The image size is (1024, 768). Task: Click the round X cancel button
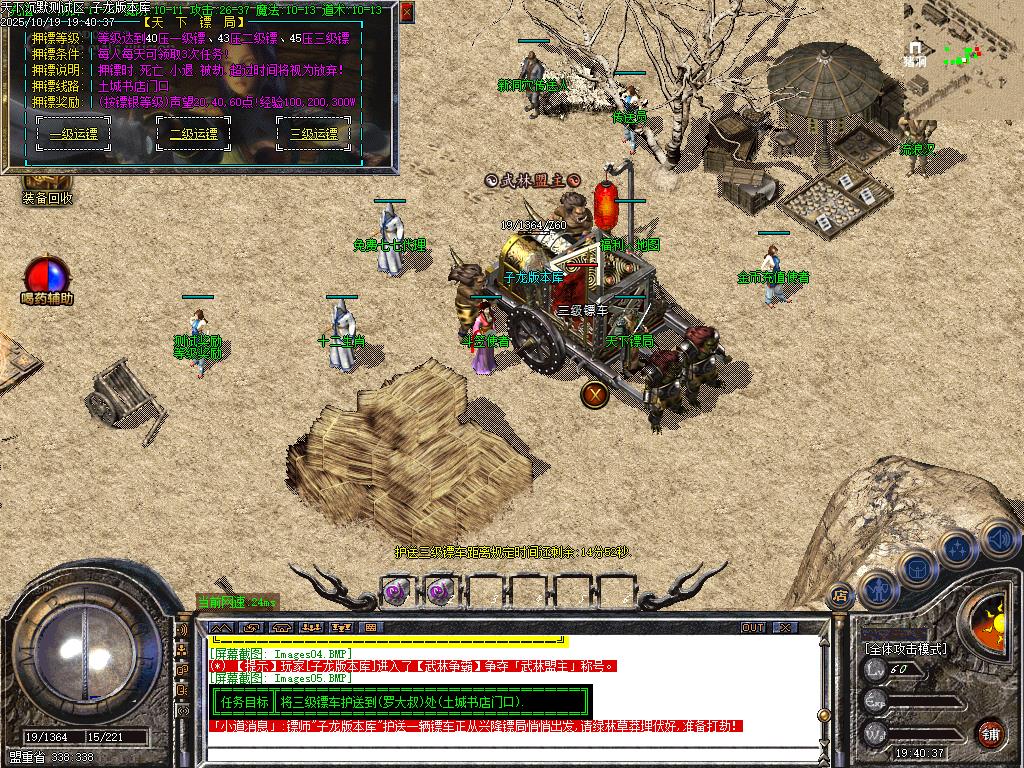click(595, 394)
